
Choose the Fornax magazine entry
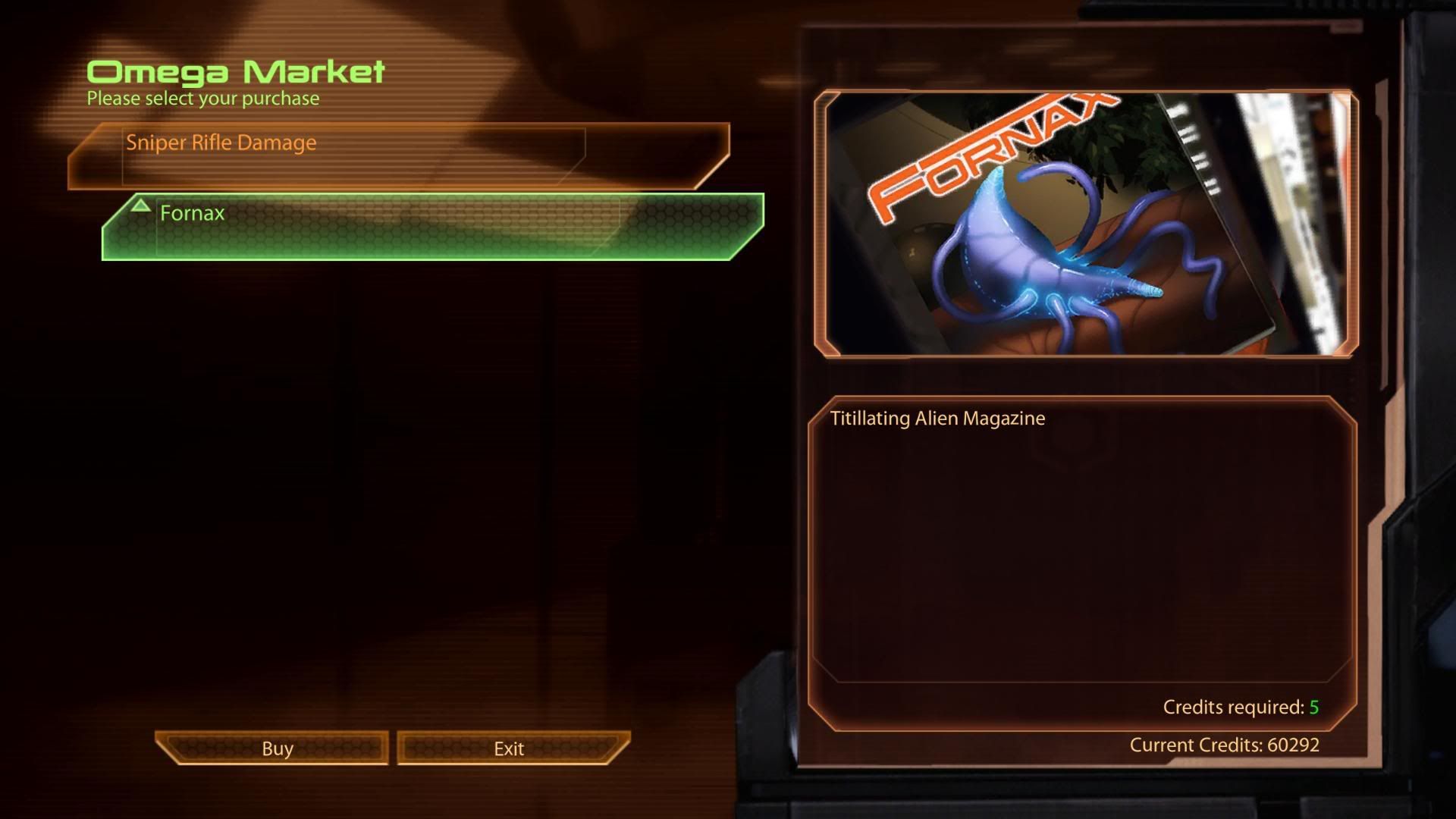[432, 227]
